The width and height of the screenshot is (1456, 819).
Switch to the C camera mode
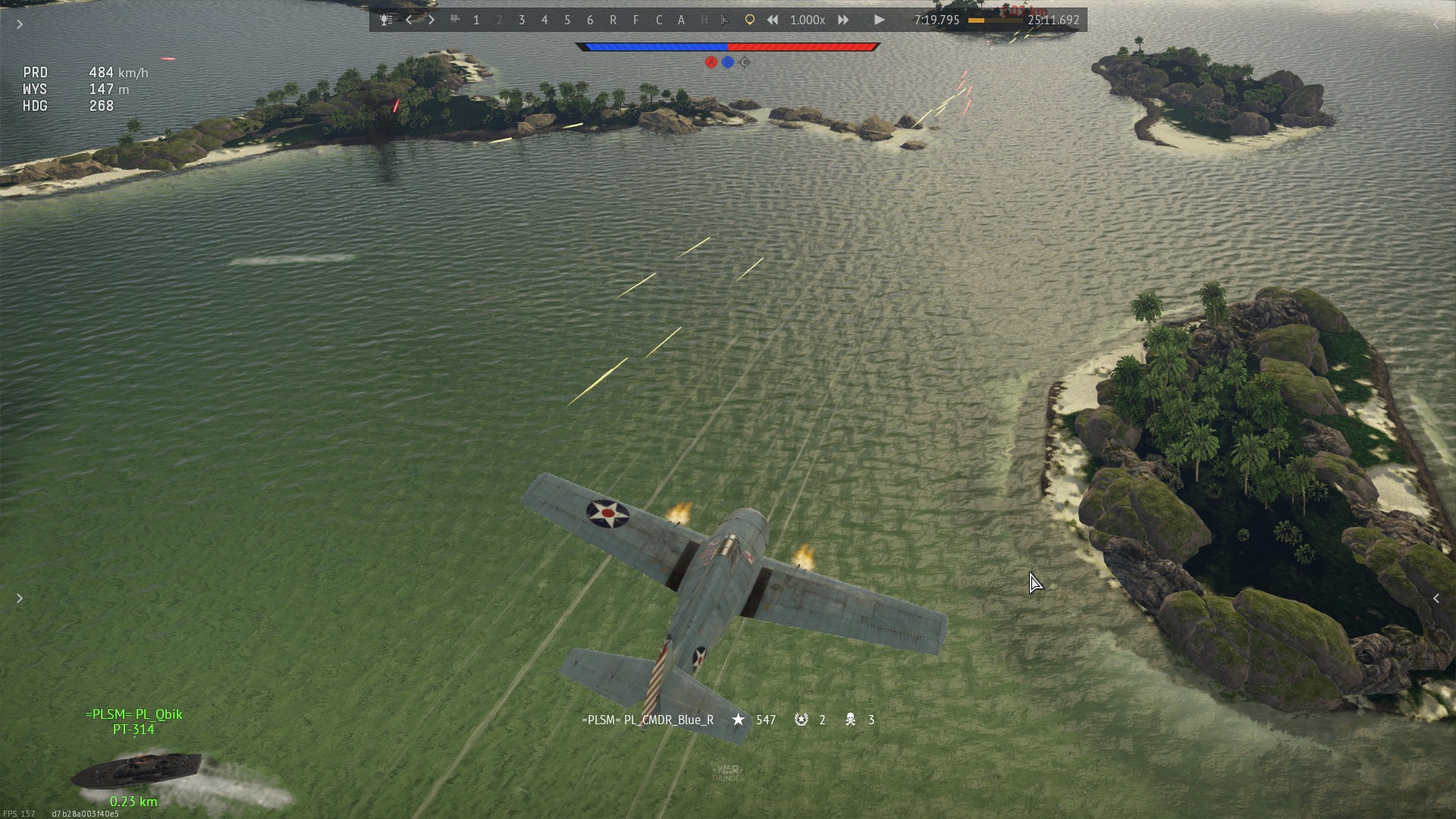pyautogui.click(x=658, y=20)
